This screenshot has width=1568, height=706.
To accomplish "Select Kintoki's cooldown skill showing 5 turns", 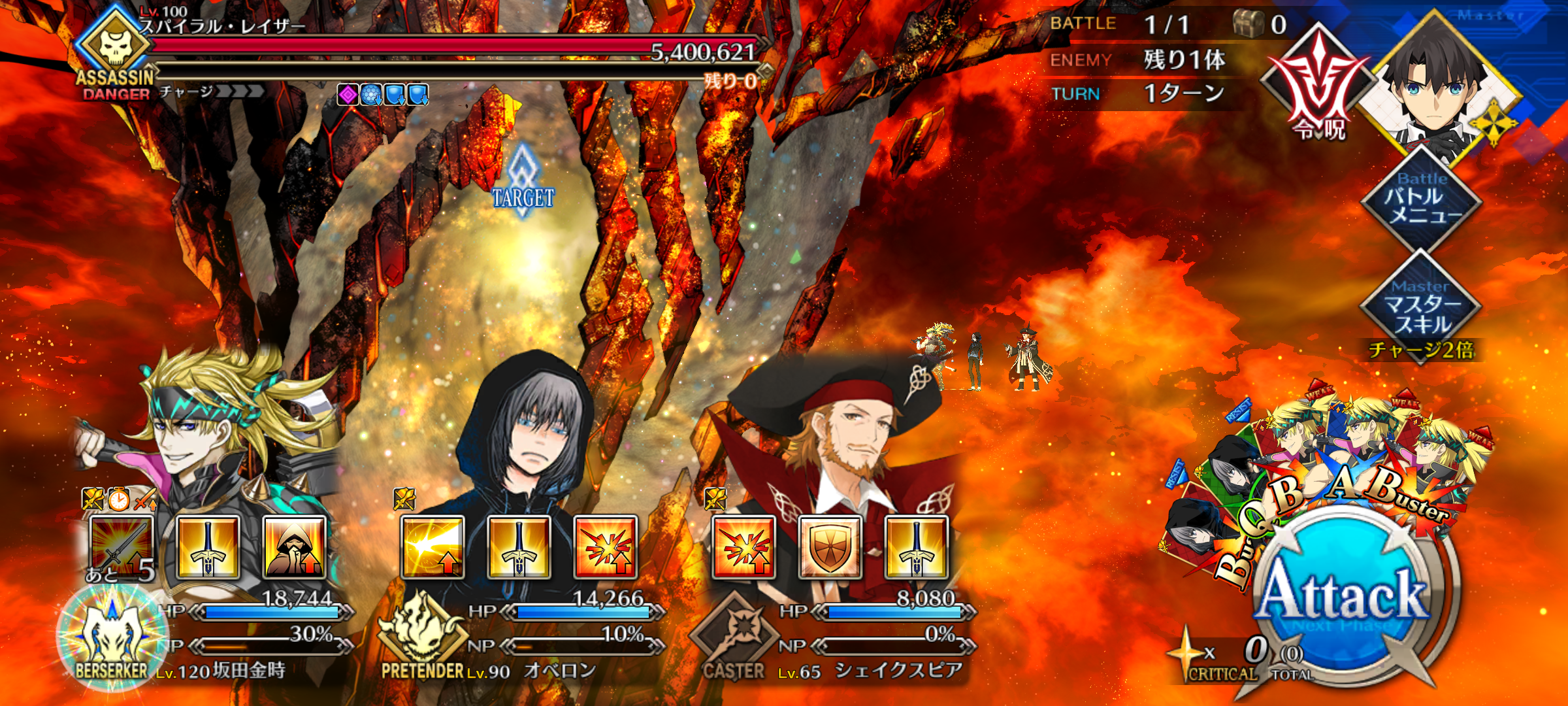I will pyautogui.click(x=122, y=547).
